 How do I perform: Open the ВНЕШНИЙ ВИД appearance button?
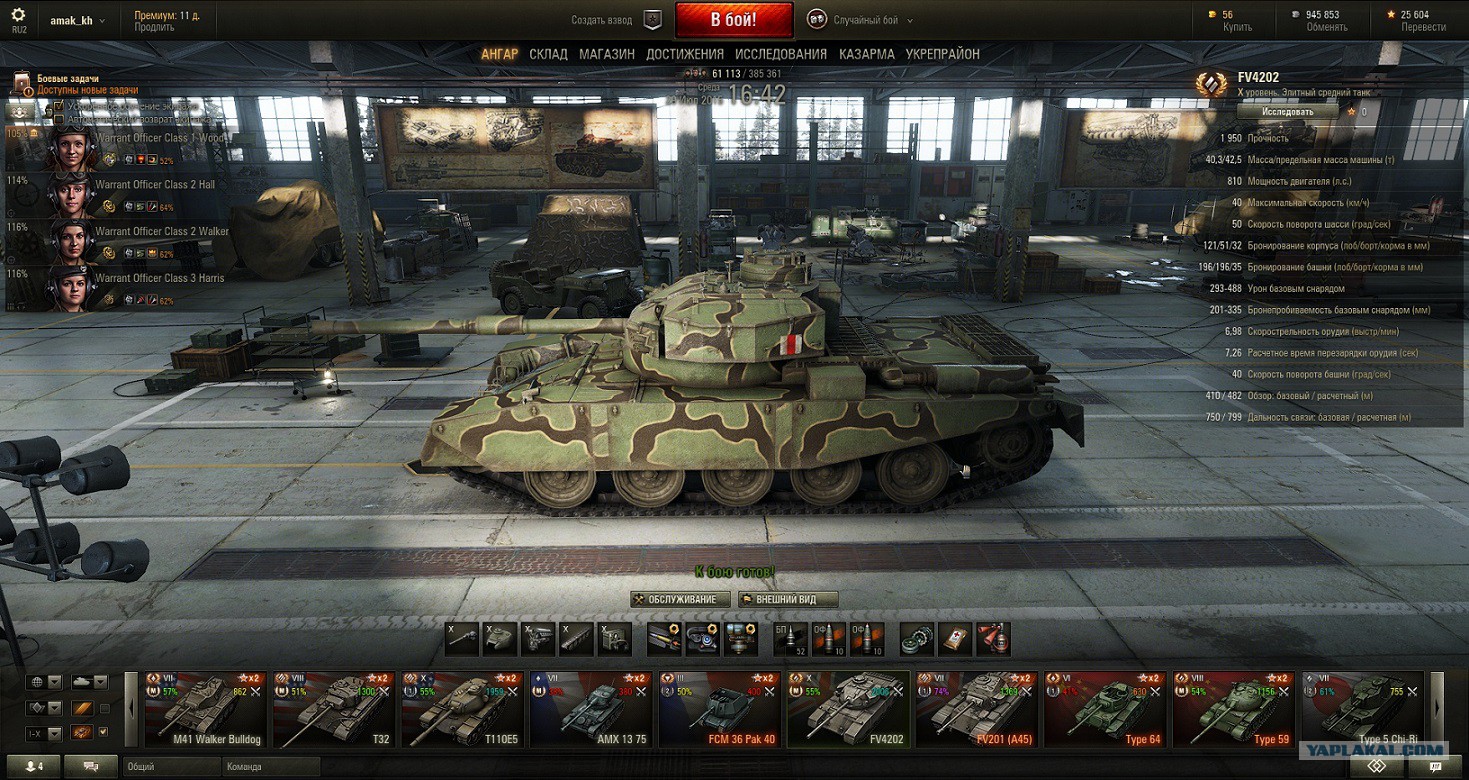[x=788, y=599]
